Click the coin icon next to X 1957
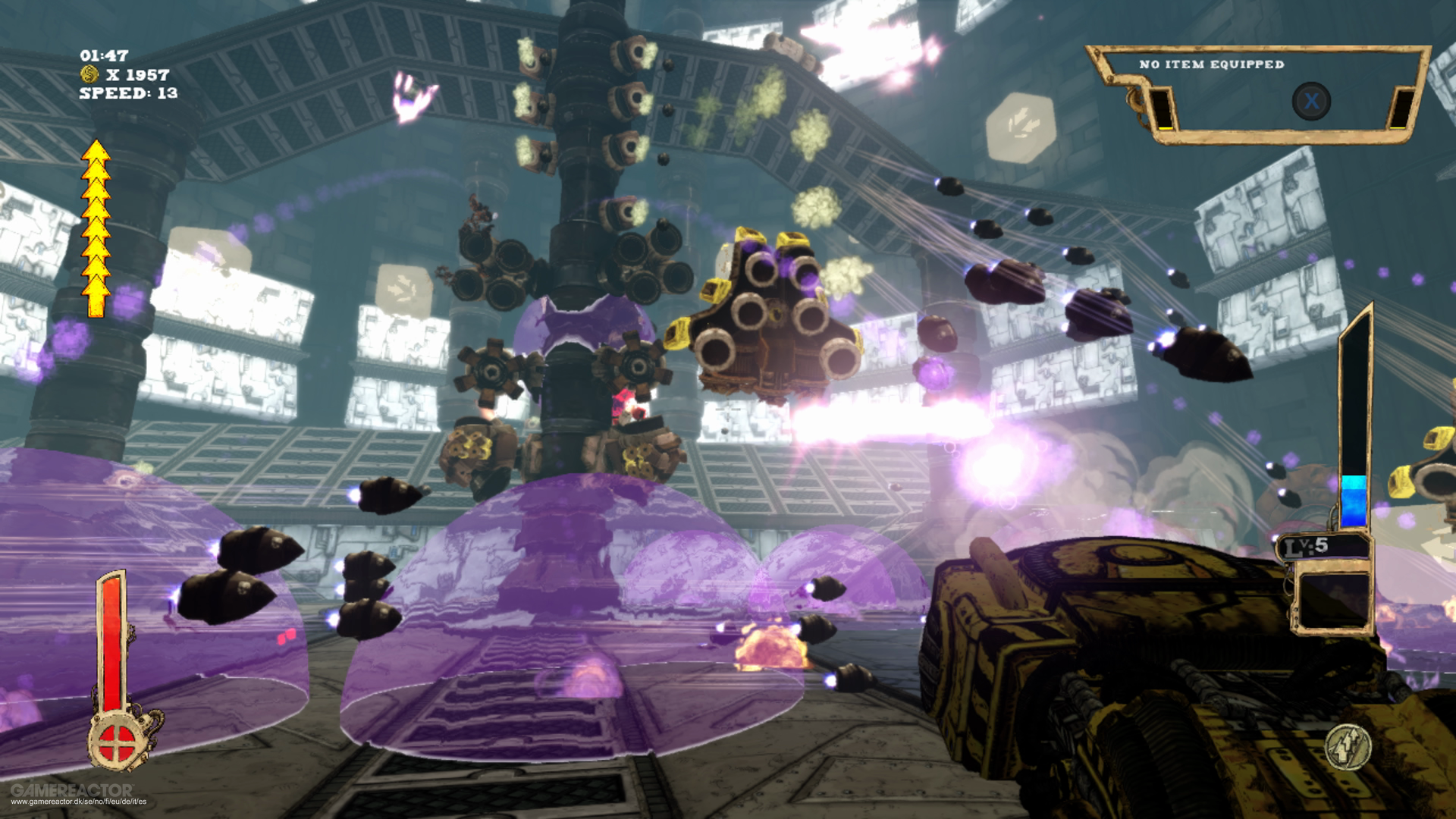Viewport: 1456px width, 819px height. (x=89, y=74)
